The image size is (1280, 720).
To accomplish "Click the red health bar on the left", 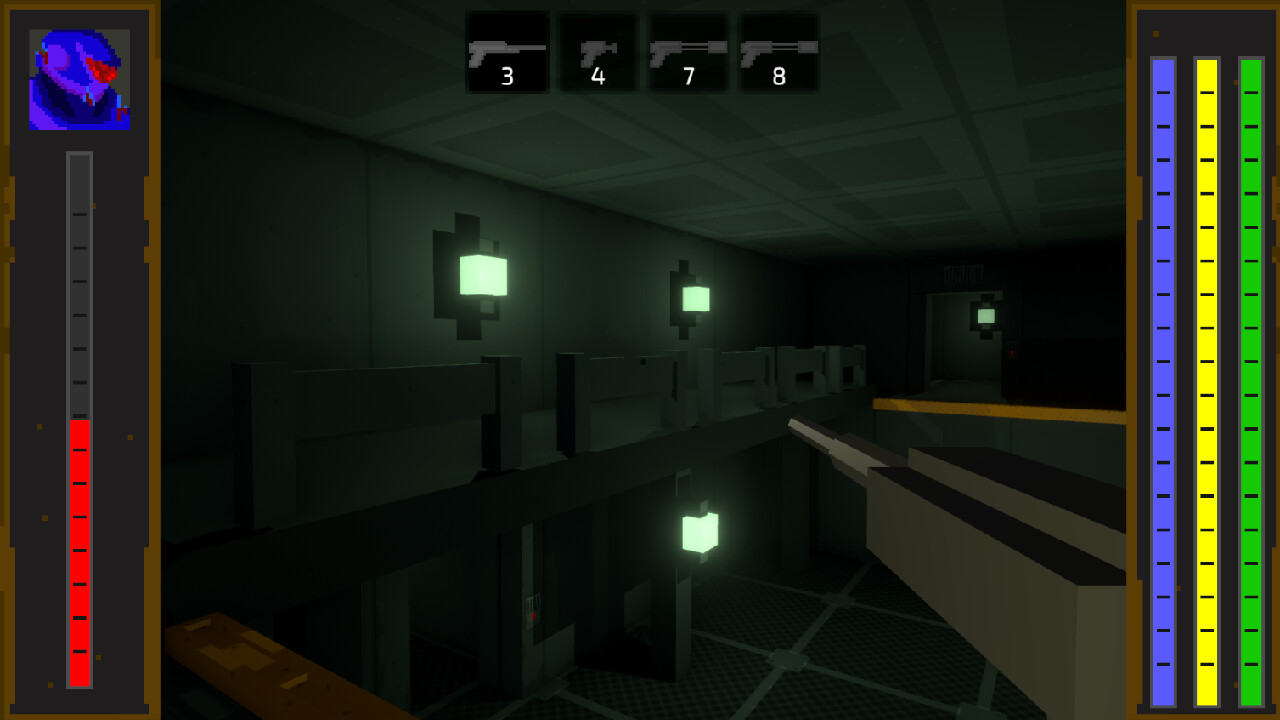I will tap(78, 550).
